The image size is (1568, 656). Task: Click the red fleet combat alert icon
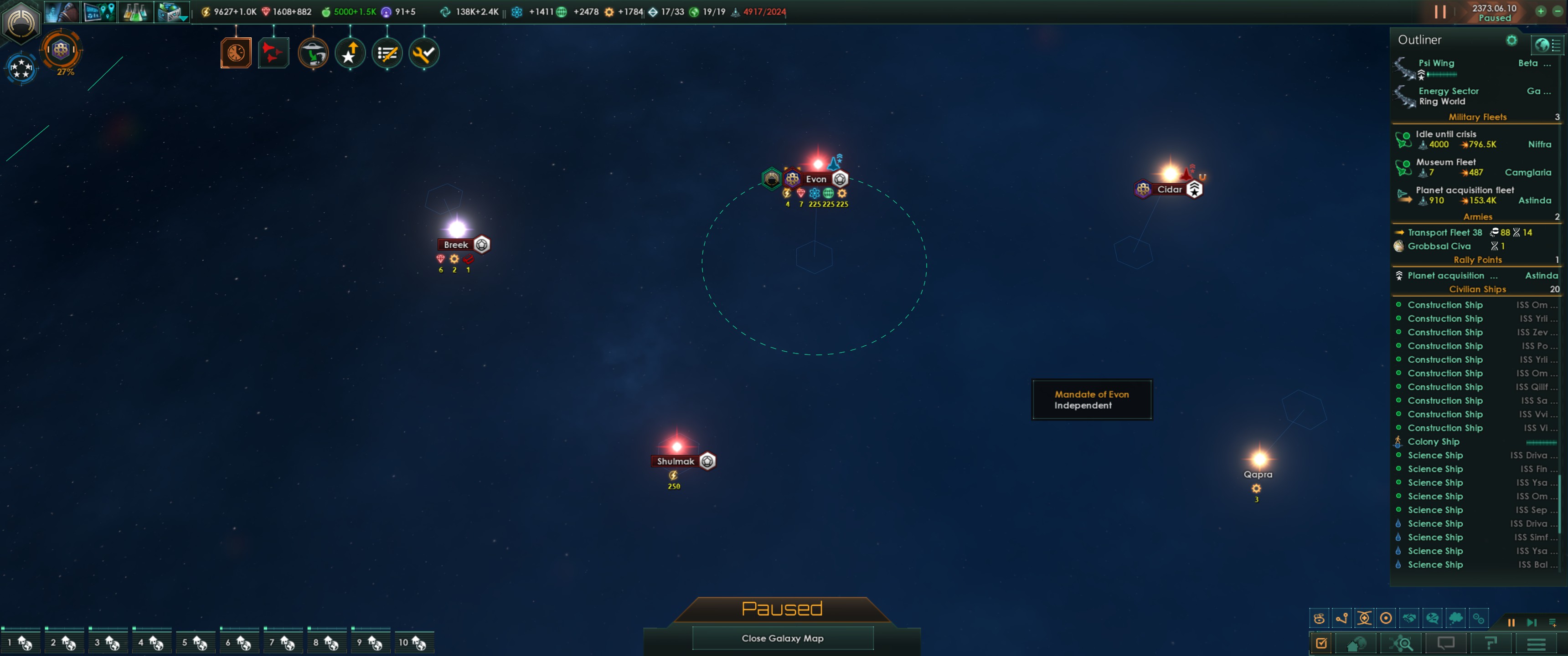273,53
